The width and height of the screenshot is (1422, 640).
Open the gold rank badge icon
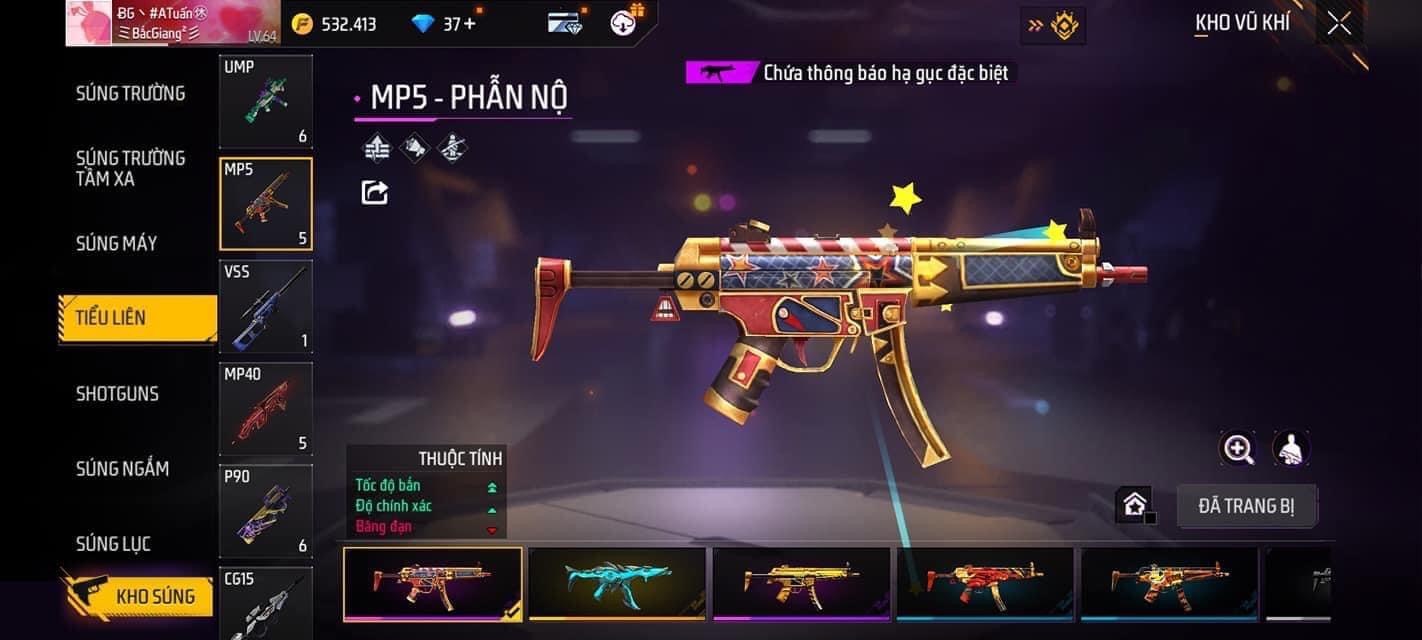[1063, 25]
